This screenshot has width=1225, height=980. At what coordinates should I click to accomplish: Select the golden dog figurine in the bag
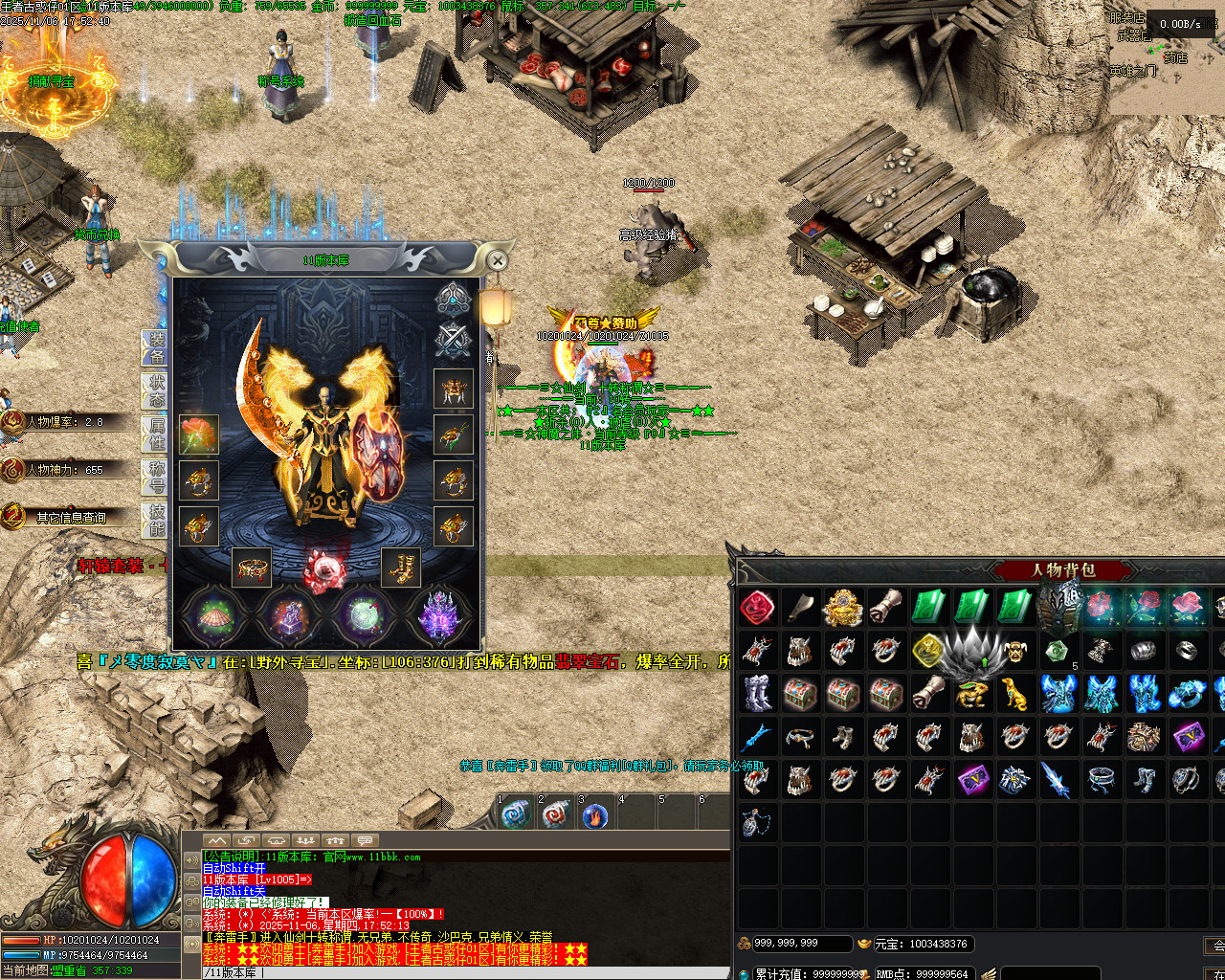coord(1014,693)
